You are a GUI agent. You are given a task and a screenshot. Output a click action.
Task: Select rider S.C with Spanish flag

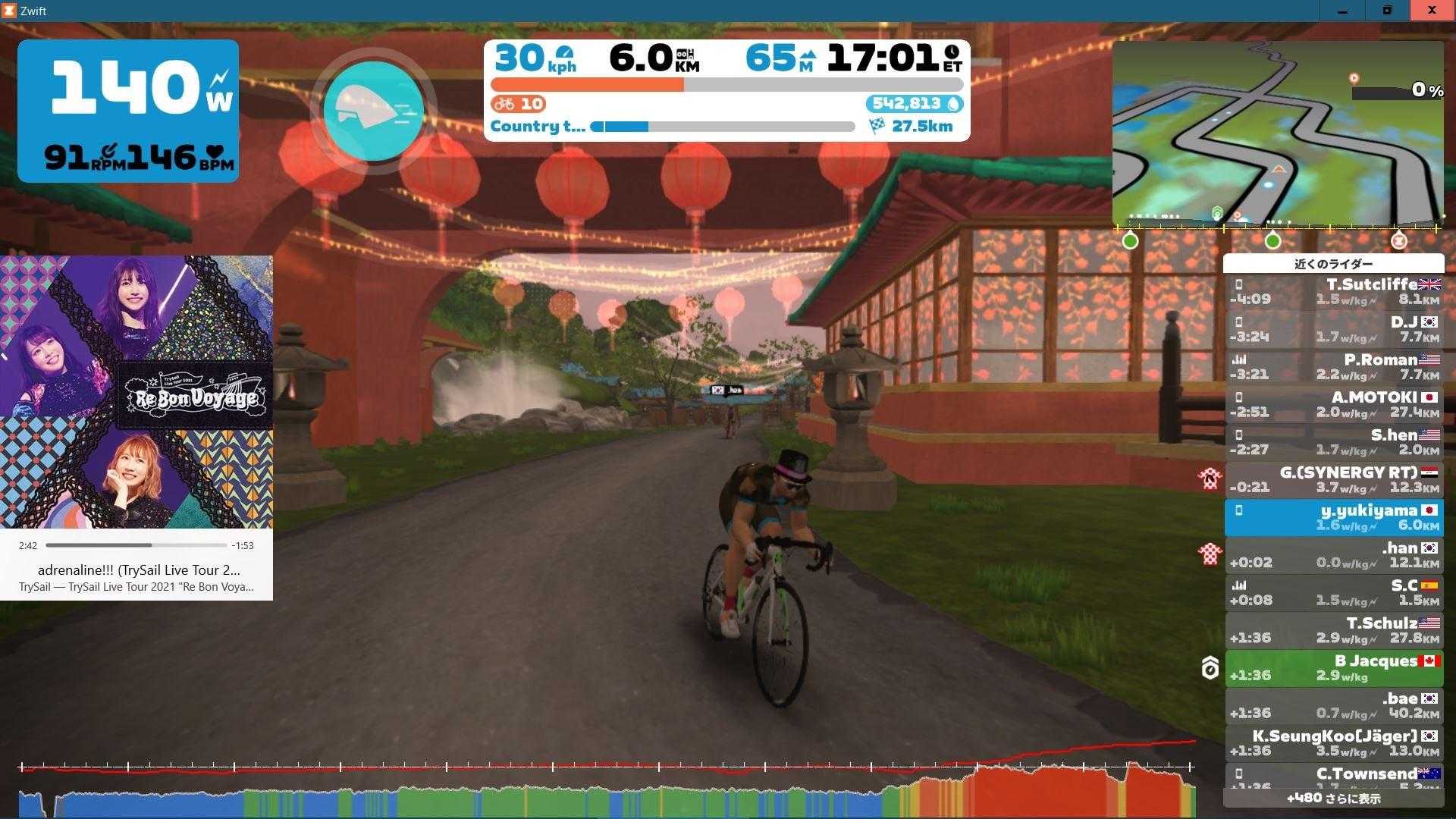pyautogui.click(x=1334, y=593)
